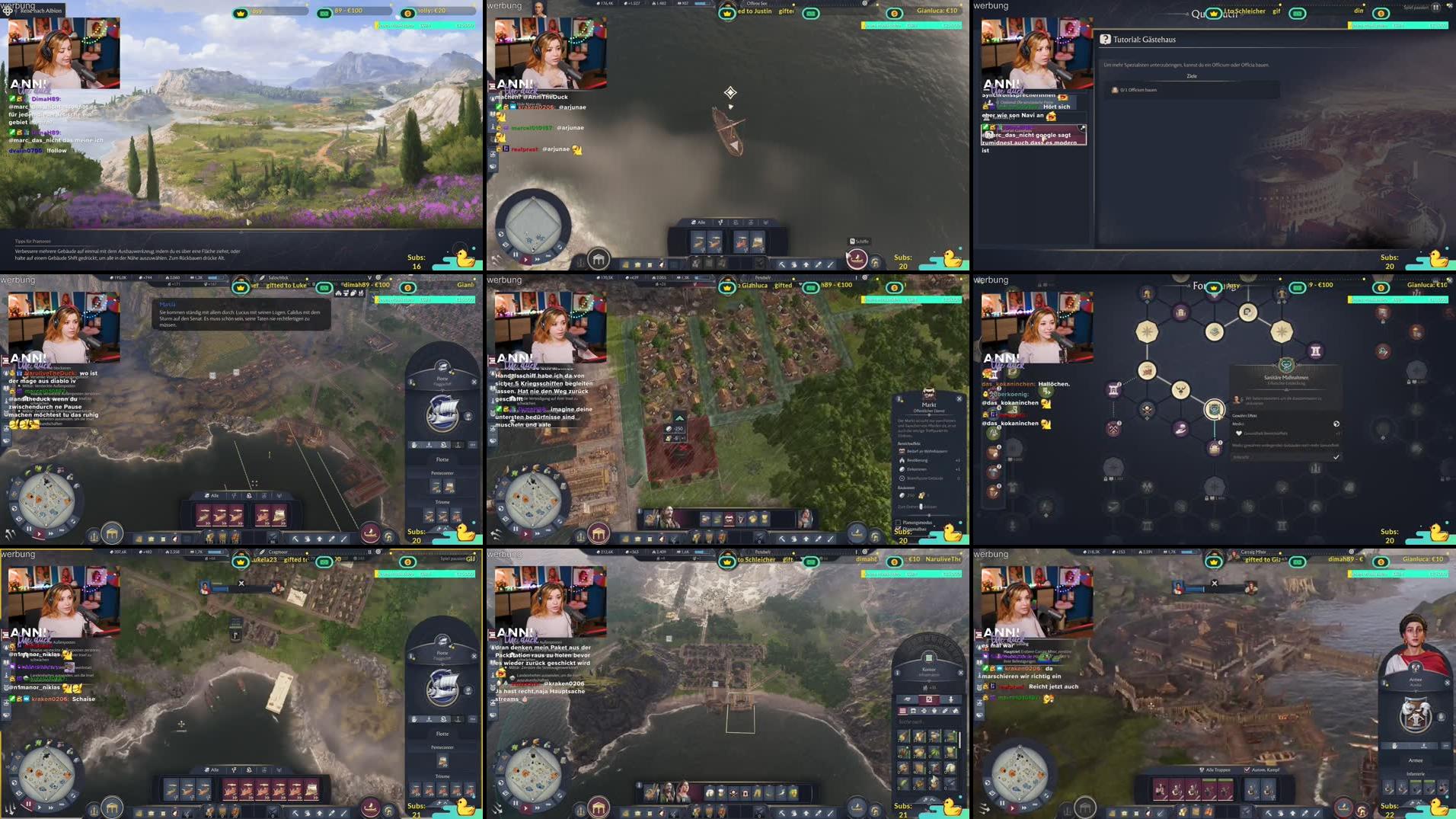Image resolution: width=1456 pixels, height=819 pixels.
Task: Confirm the Medici research with the checkmark button
Action: [1336, 457]
